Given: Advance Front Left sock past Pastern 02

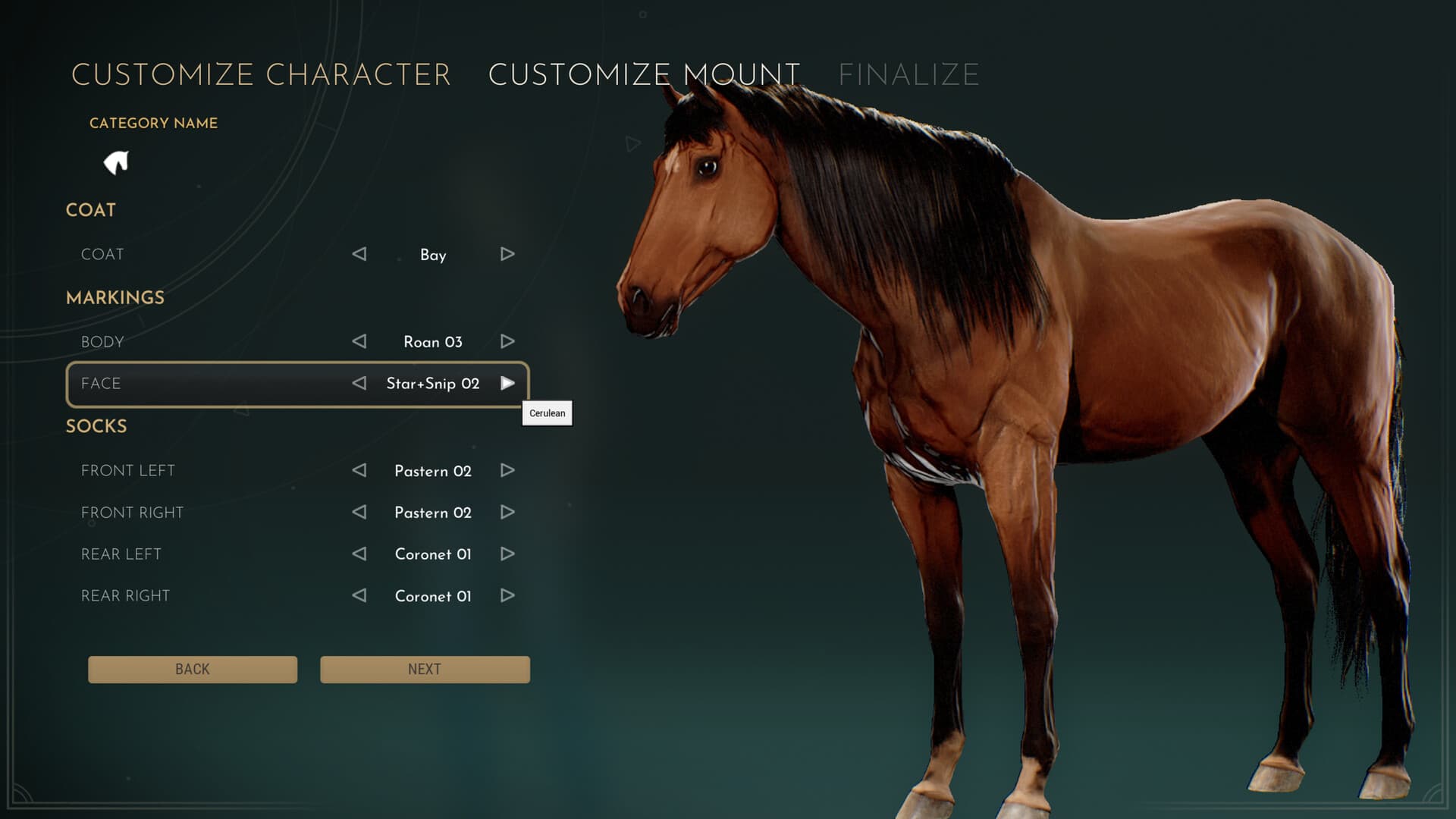Looking at the screenshot, I should point(507,471).
